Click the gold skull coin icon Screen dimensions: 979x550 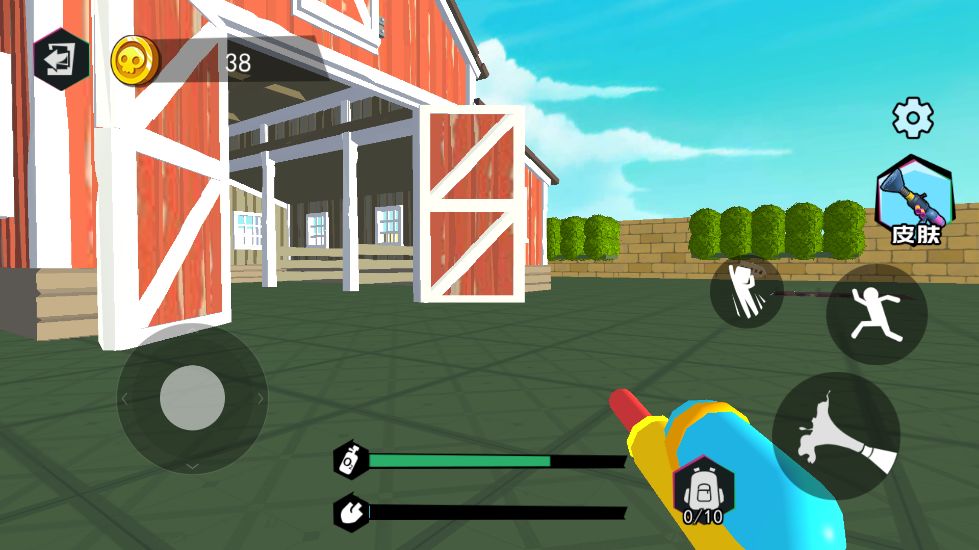[135, 61]
